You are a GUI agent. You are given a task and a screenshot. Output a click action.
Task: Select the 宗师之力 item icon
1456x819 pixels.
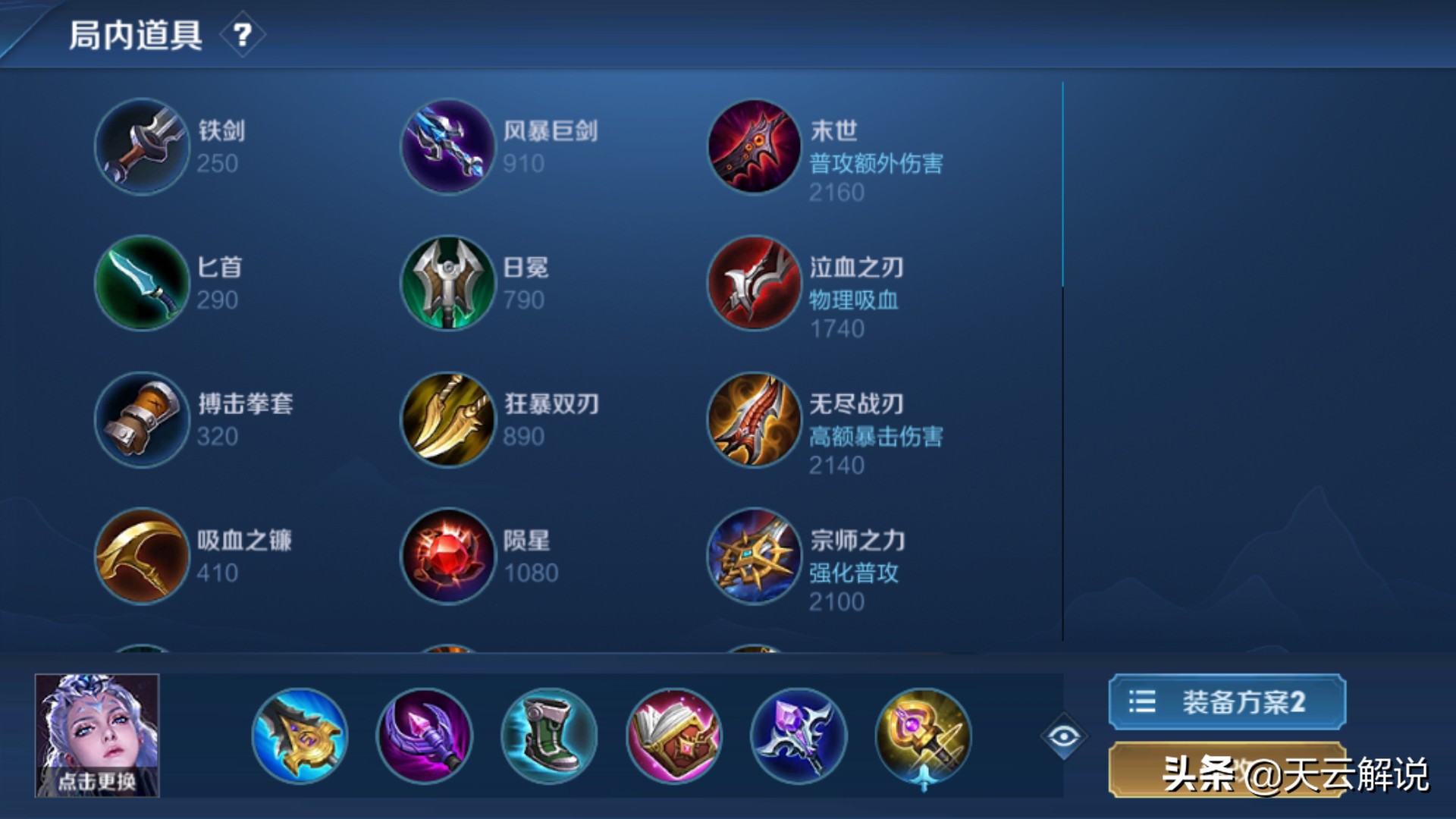coord(753,557)
